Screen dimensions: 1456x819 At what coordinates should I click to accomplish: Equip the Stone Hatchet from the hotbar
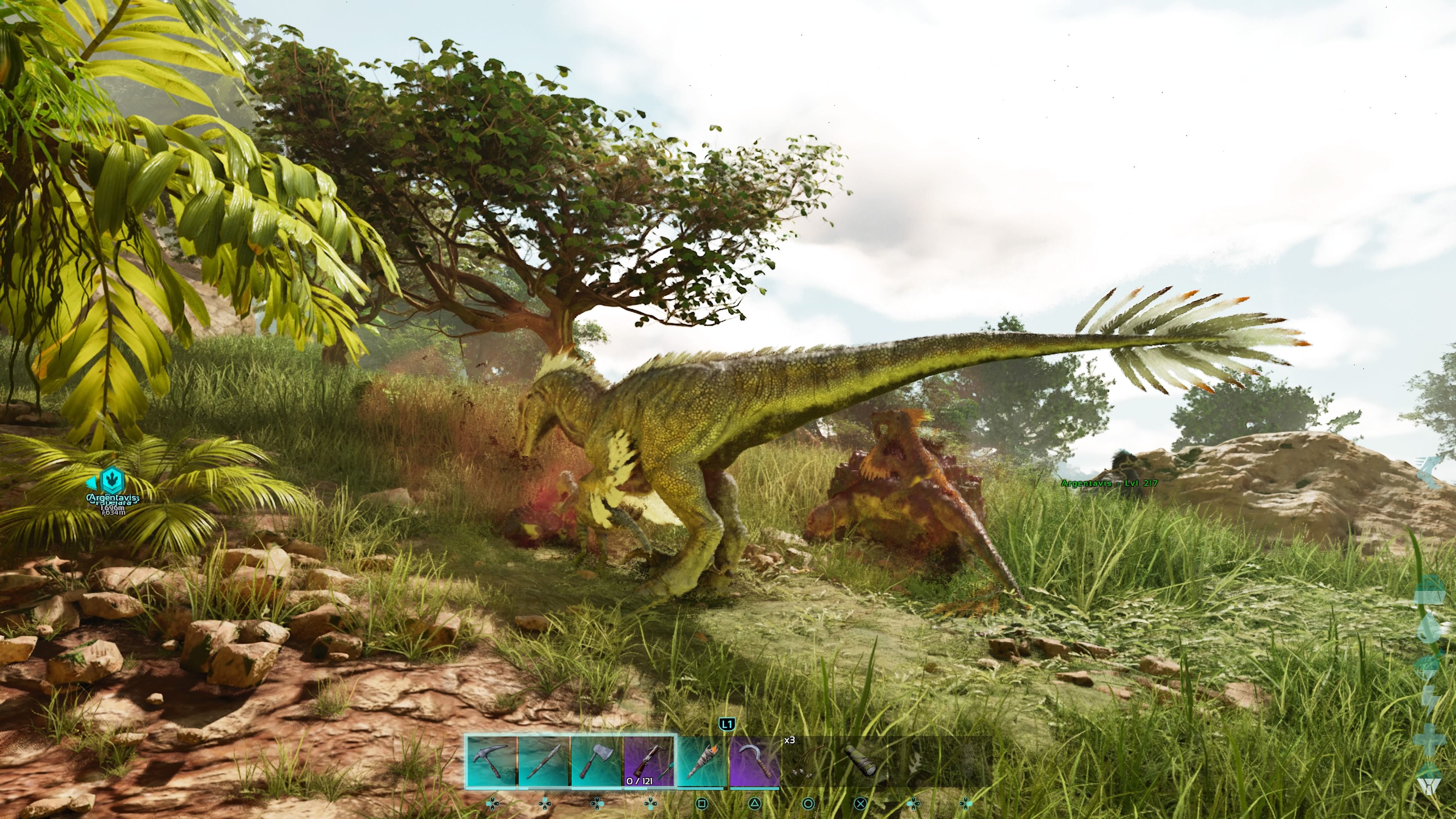(x=596, y=760)
